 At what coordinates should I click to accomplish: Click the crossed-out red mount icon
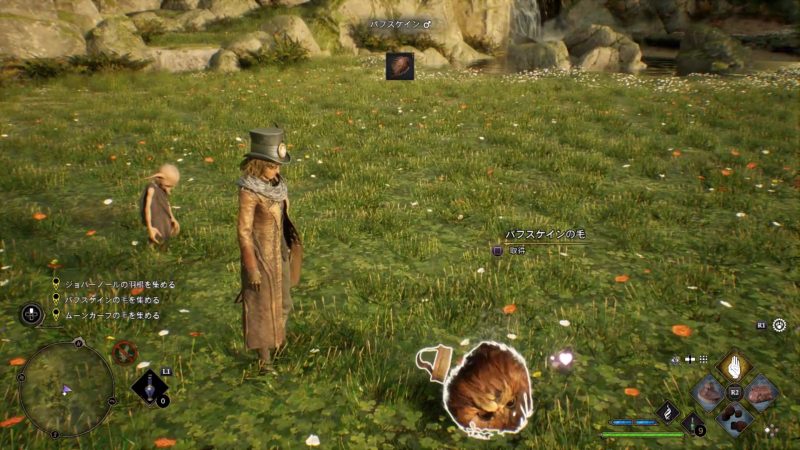pyautogui.click(x=124, y=352)
